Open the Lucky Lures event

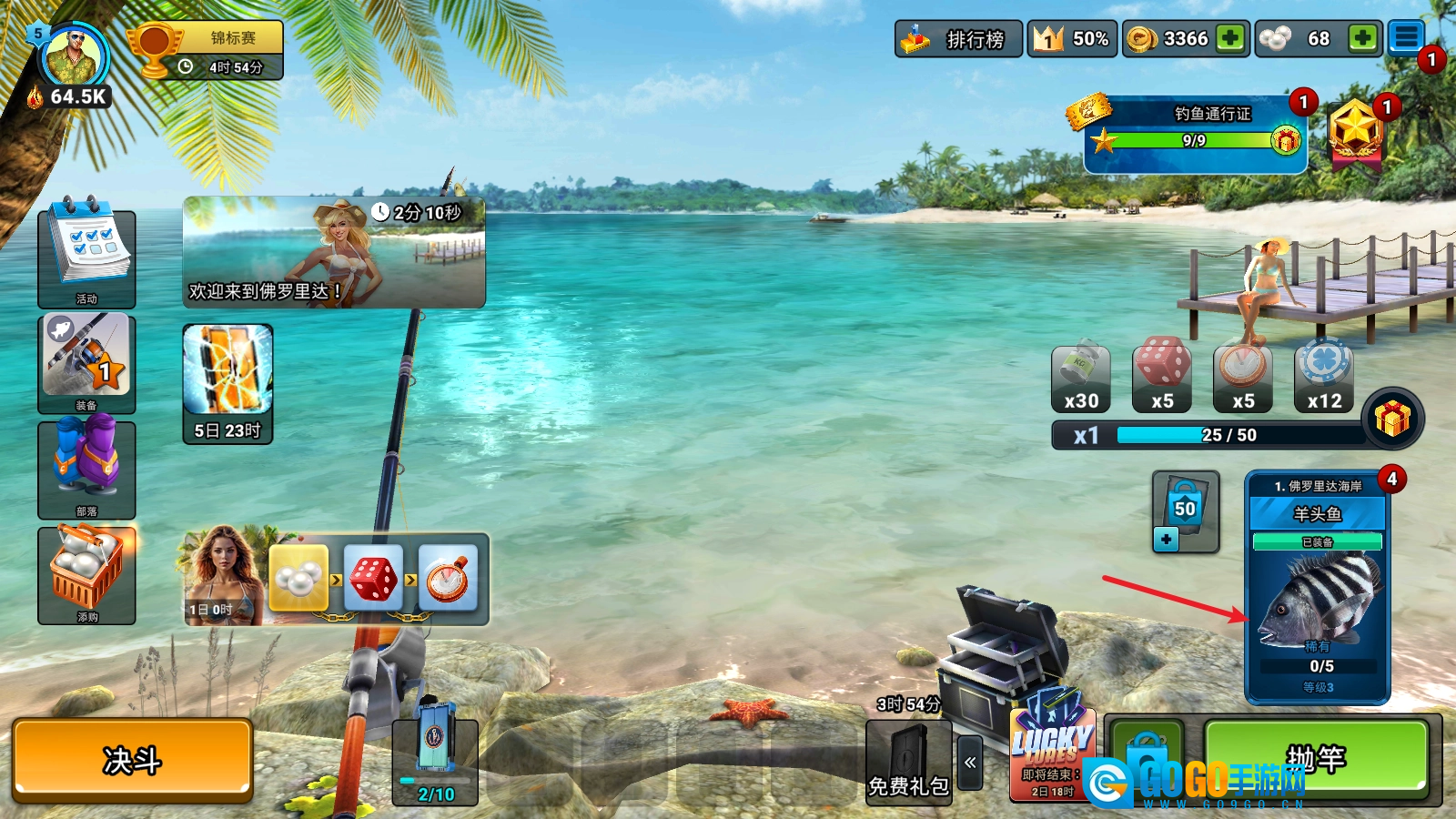[1052, 751]
